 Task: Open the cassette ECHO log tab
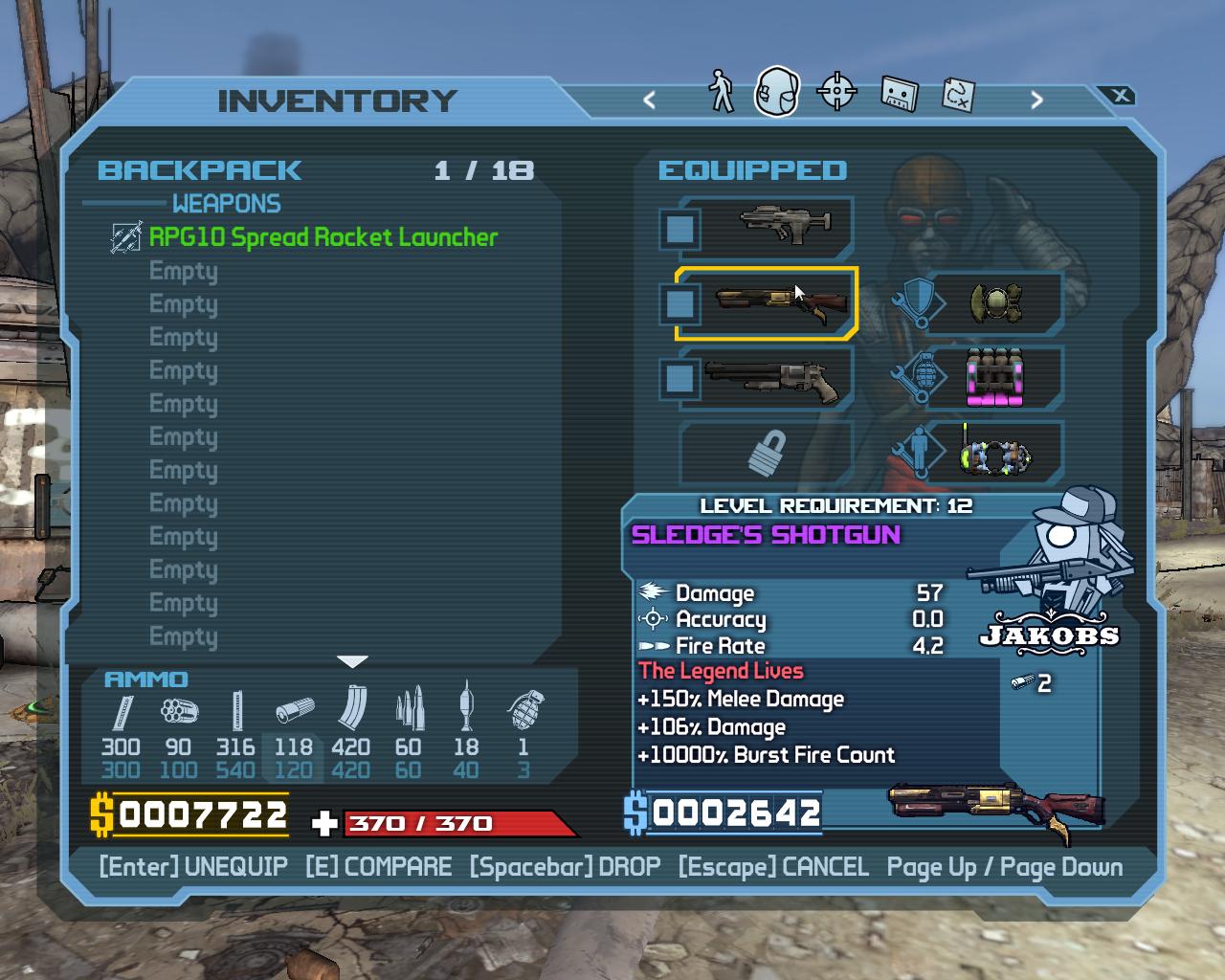(x=899, y=93)
